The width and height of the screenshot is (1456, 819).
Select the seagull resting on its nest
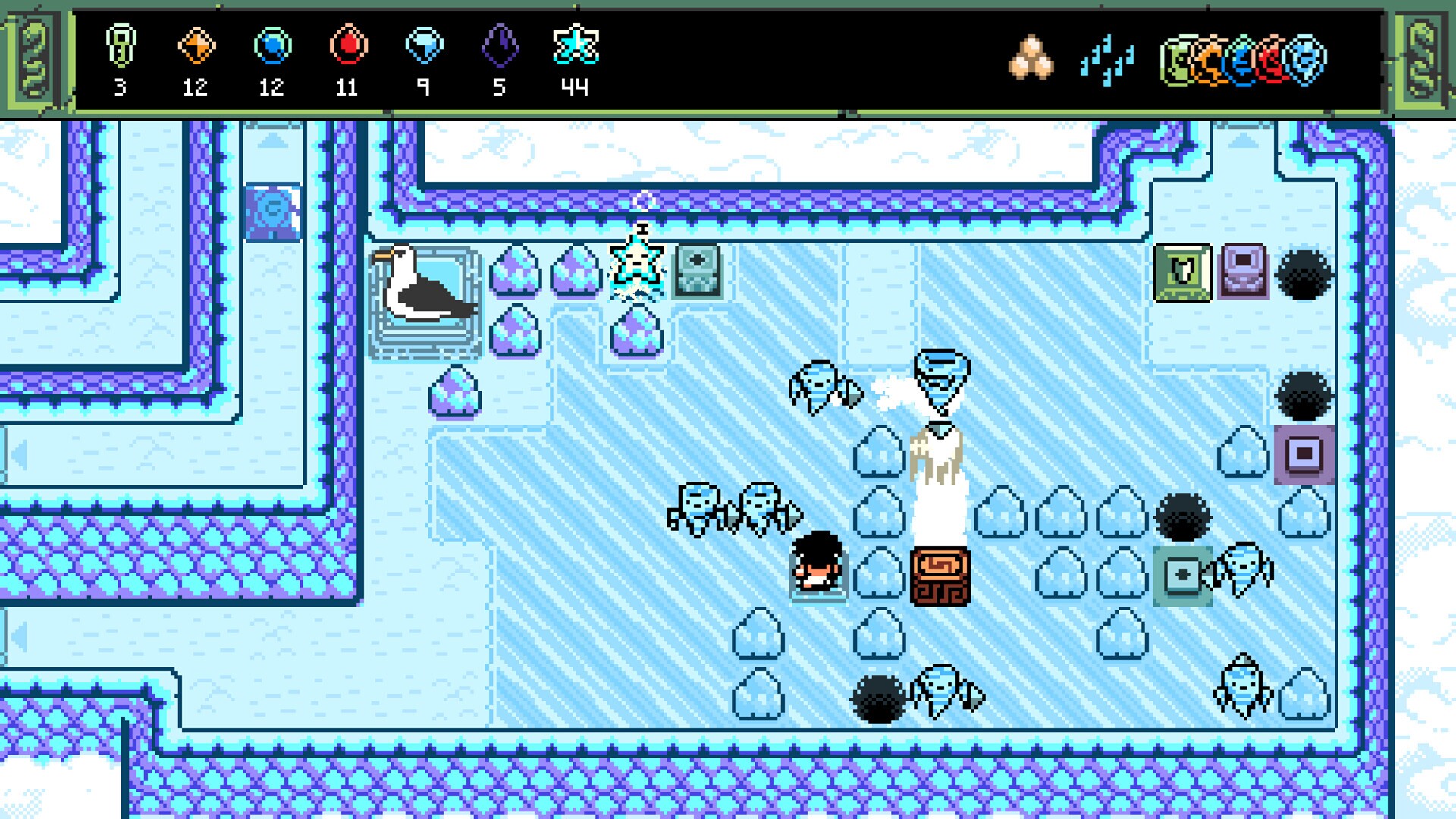point(425,288)
